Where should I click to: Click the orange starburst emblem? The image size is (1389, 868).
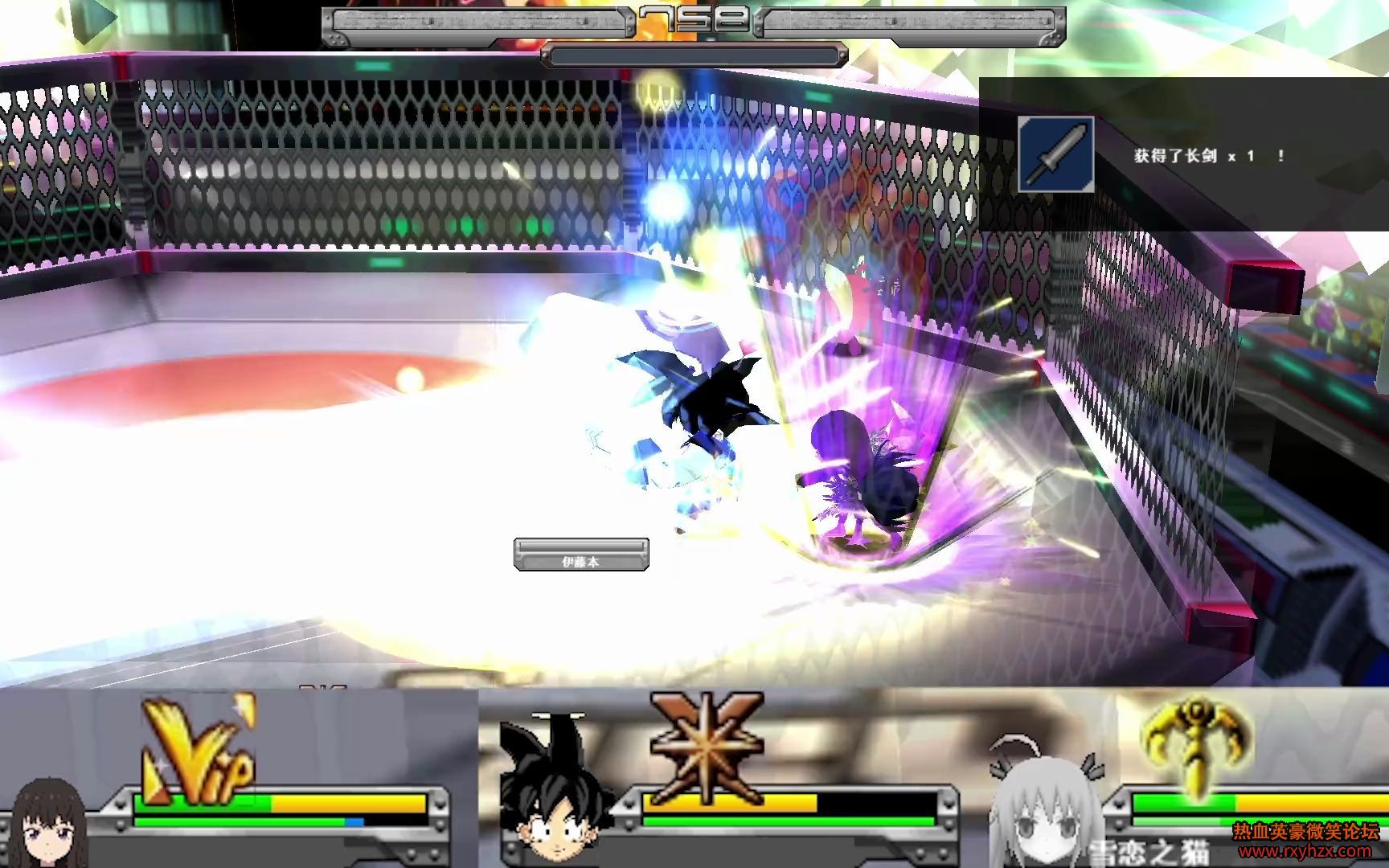coord(704,747)
